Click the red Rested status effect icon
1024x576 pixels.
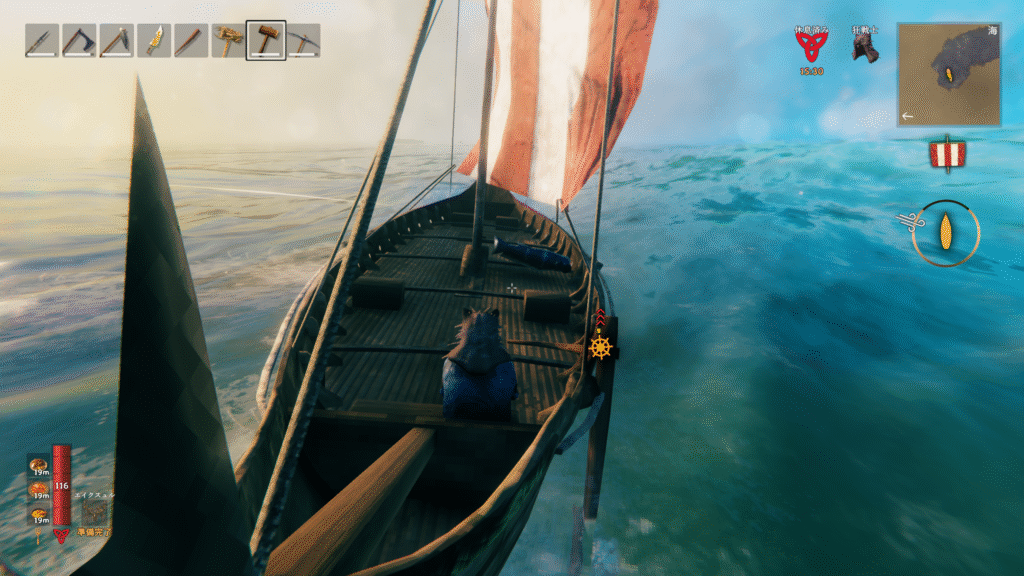point(812,47)
